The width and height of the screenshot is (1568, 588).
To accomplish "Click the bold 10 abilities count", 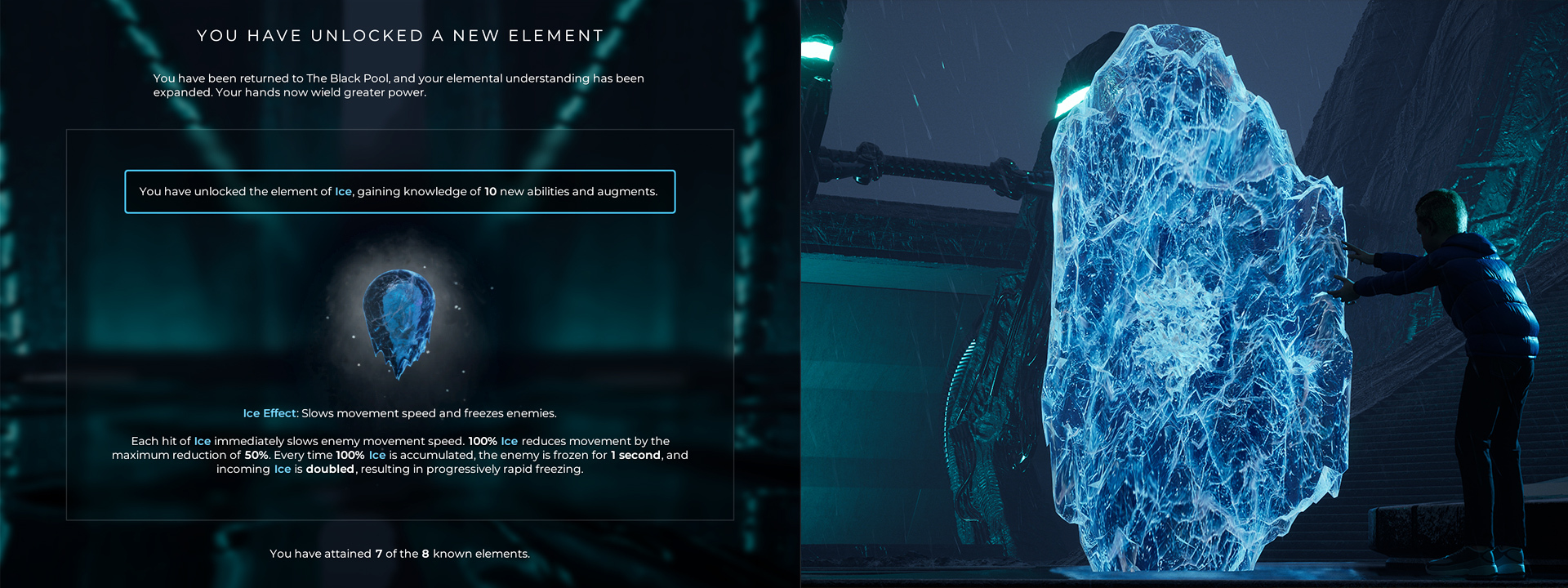I will coord(489,192).
